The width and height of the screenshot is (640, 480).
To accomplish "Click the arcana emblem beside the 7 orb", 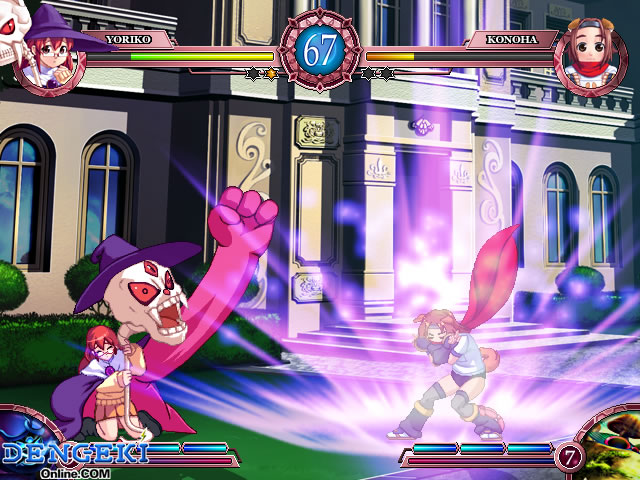I will click(x=614, y=449).
